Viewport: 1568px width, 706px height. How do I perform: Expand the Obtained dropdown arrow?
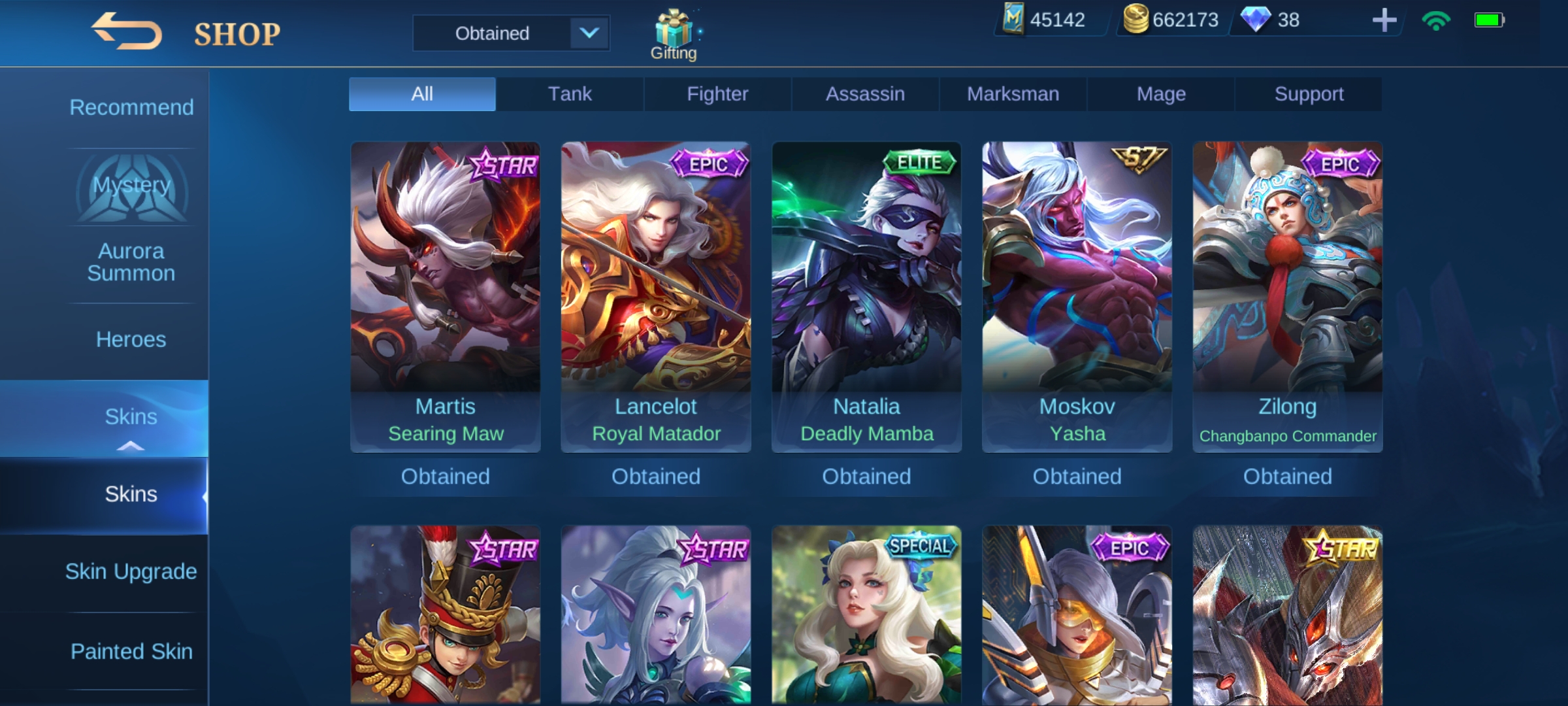[x=589, y=33]
